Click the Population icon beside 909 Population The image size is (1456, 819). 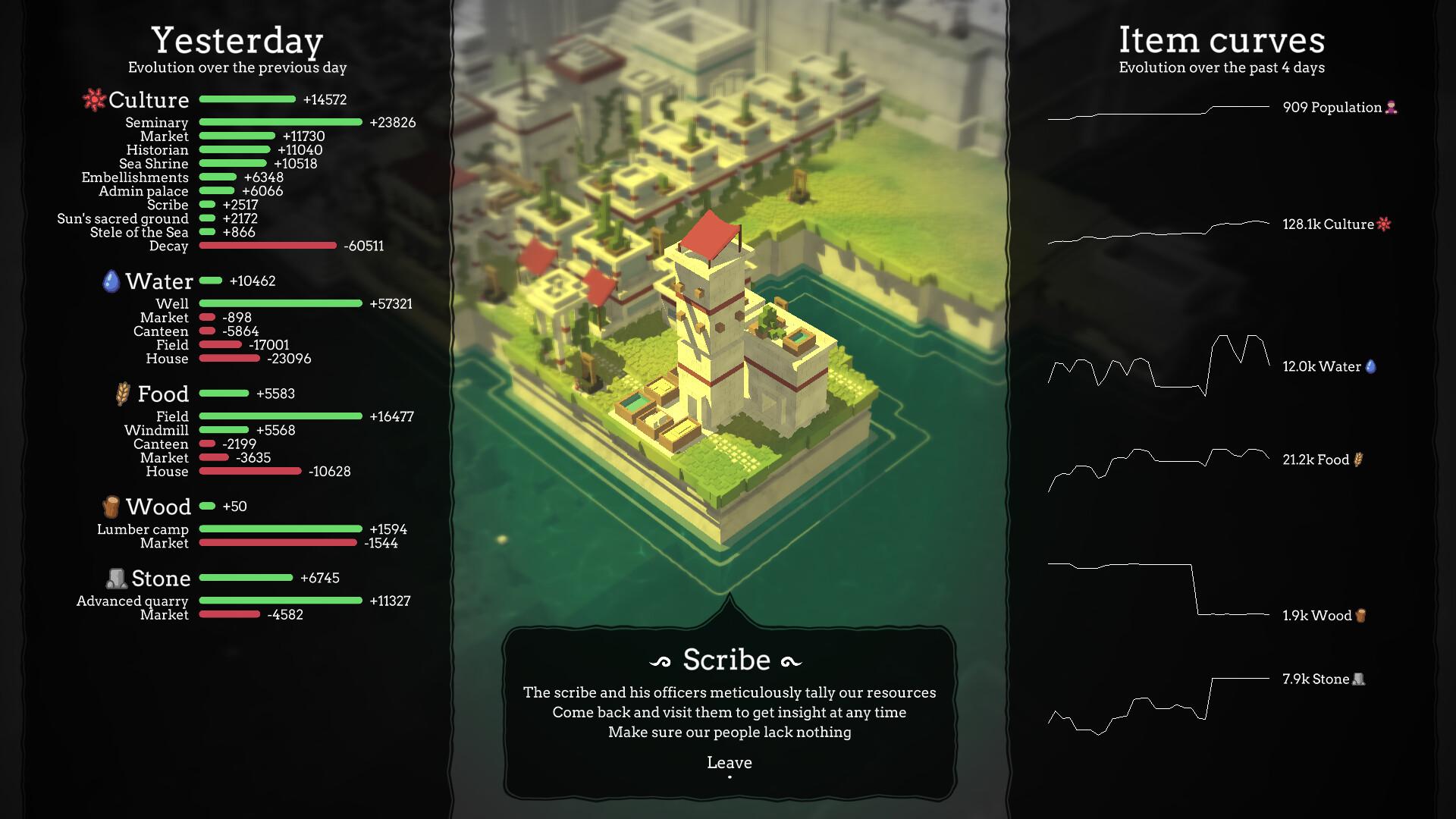pyautogui.click(x=1390, y=107)
